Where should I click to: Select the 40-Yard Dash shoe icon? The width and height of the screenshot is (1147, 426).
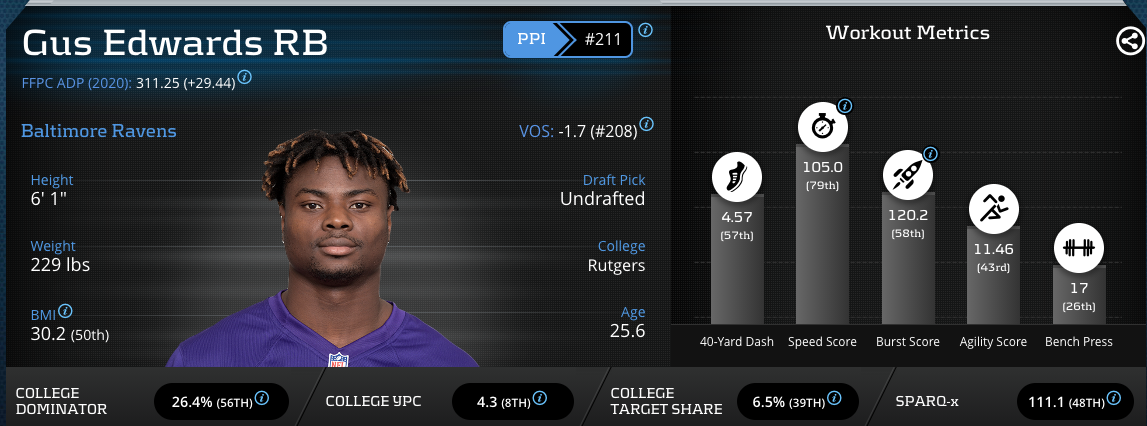tap(737, 178)
